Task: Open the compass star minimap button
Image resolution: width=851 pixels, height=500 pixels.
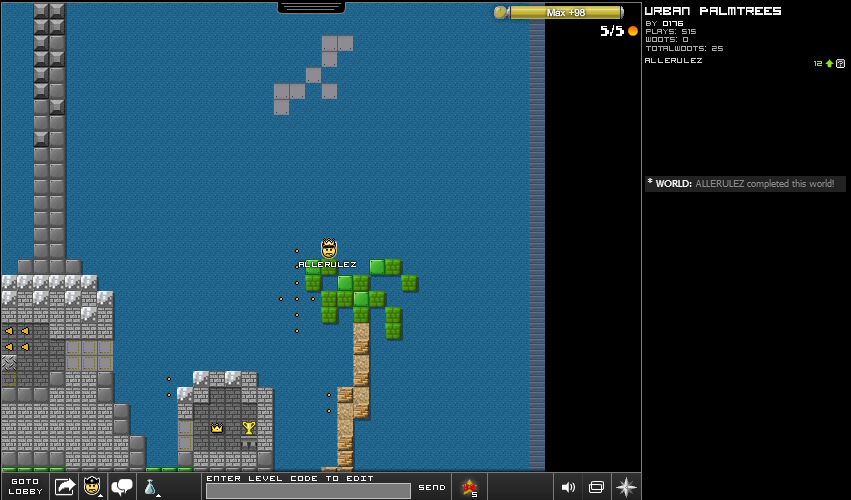Action: pyautogui.click(x=626, y=487)
